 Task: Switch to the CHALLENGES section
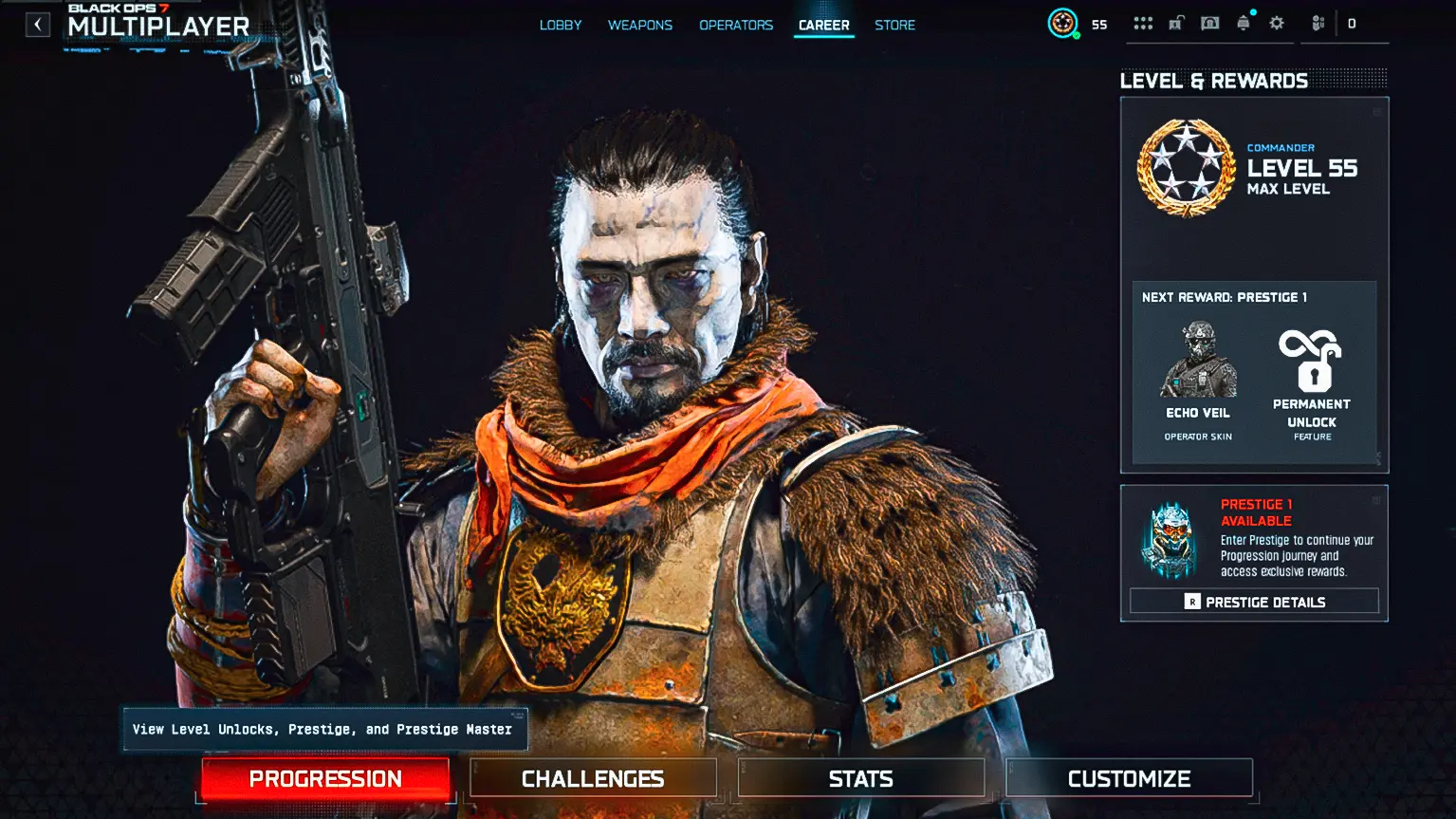592,777
